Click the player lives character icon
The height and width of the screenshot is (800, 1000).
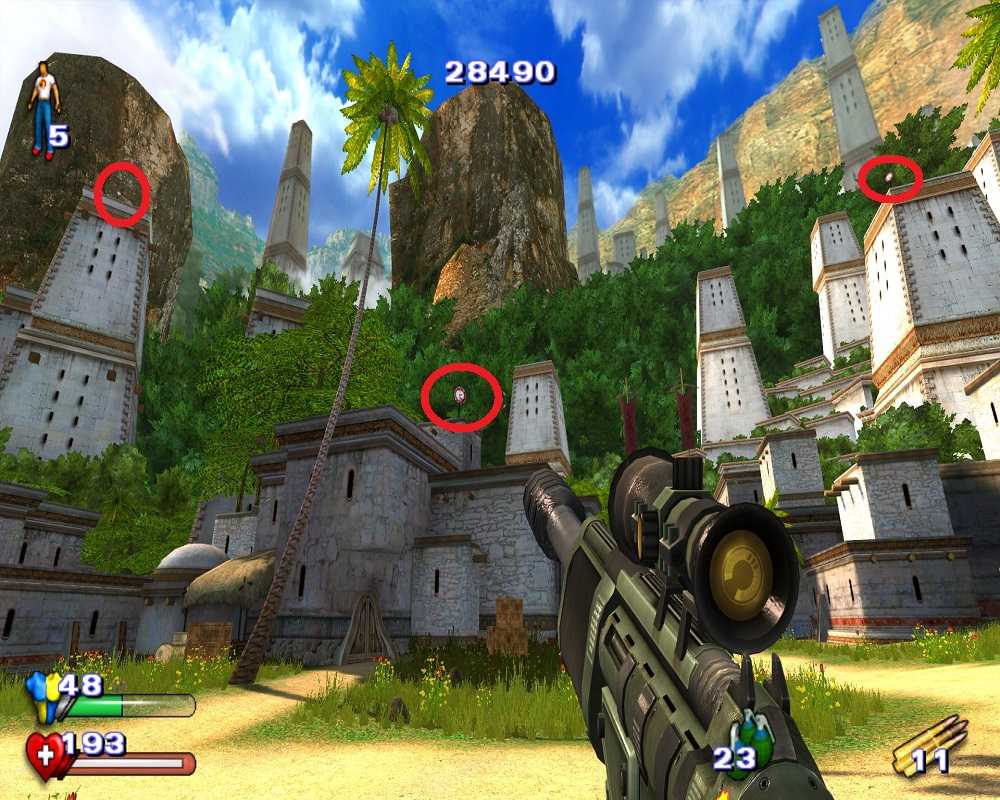point(43,108)
